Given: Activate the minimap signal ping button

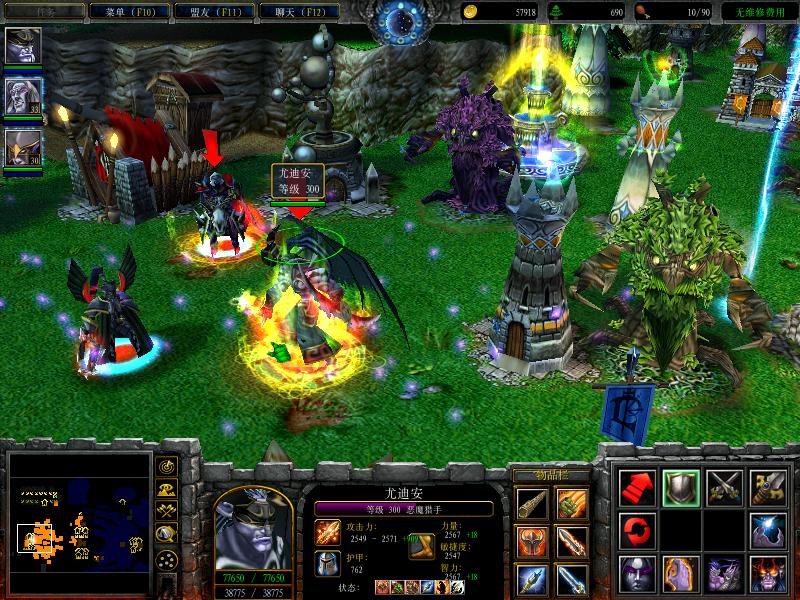Looking at the screenshot, I should [x=167, y=467].
